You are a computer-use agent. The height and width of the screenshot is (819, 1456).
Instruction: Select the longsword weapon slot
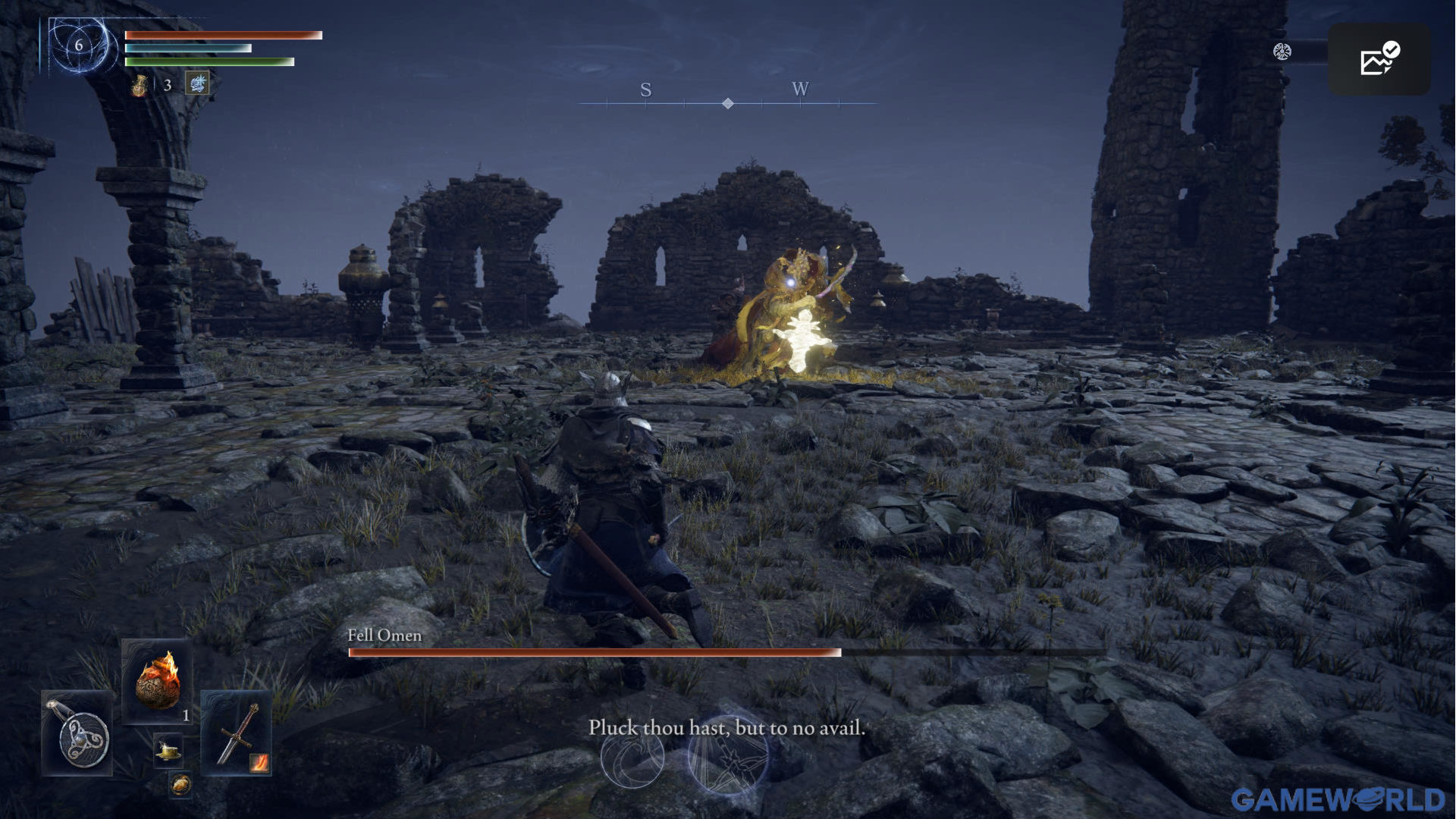coord(236,733)
